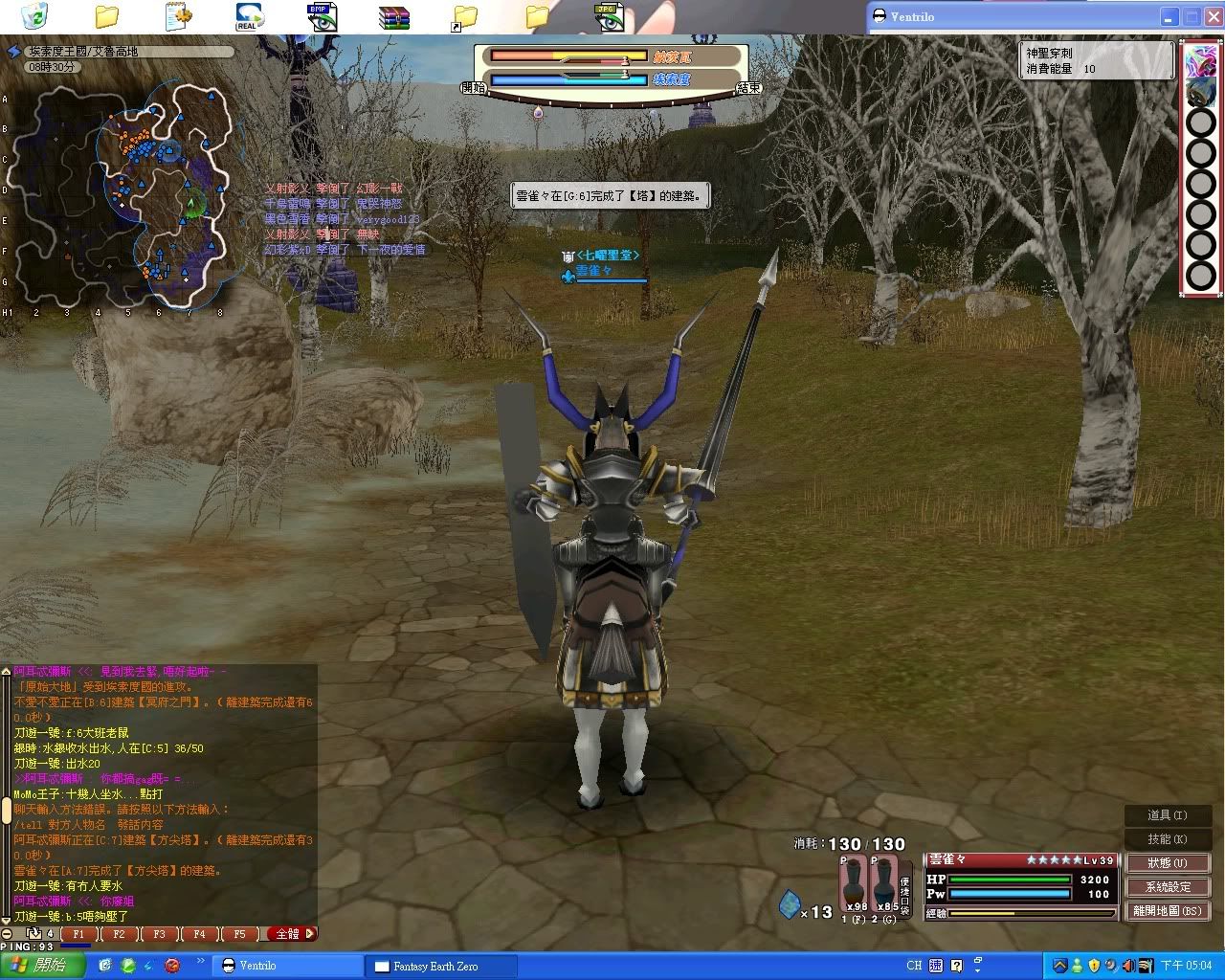1225x980 pixels.
Task: Select the F4 chat macro button
Action: (199, 934)
